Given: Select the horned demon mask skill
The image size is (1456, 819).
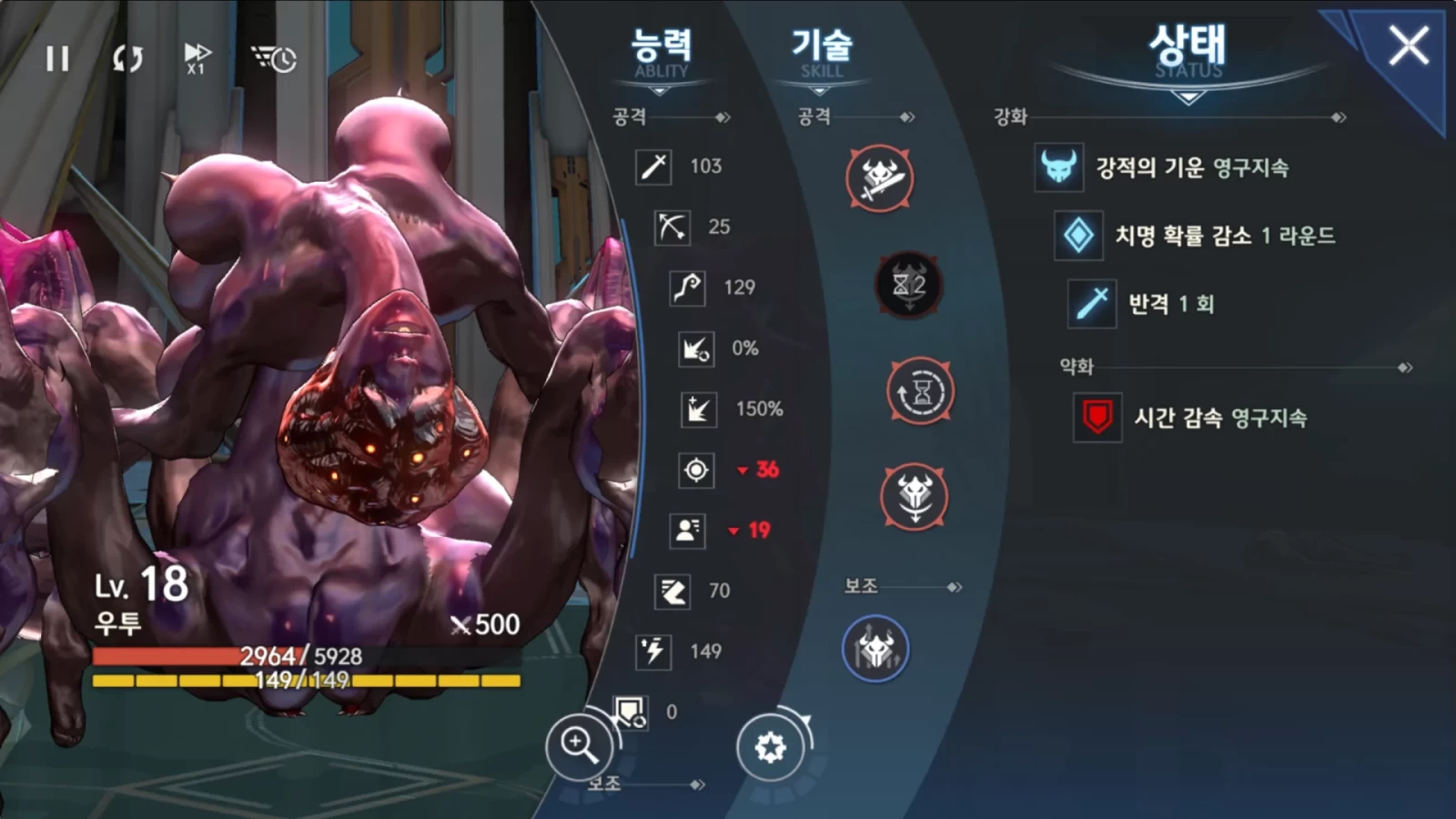Looking at the screenshot, I should [915, 497].
